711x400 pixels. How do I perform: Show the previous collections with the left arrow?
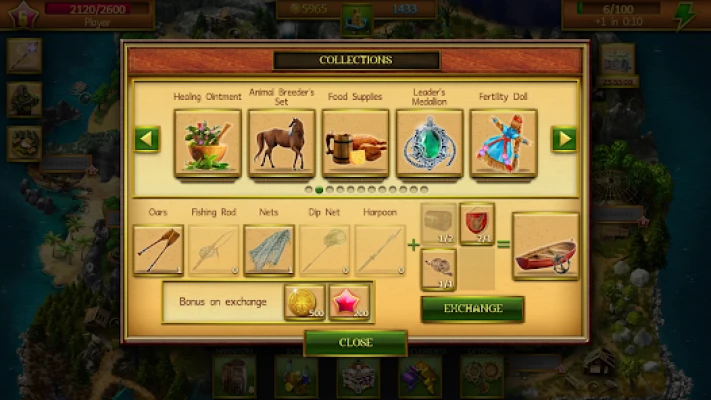click(x=147, y=140)
